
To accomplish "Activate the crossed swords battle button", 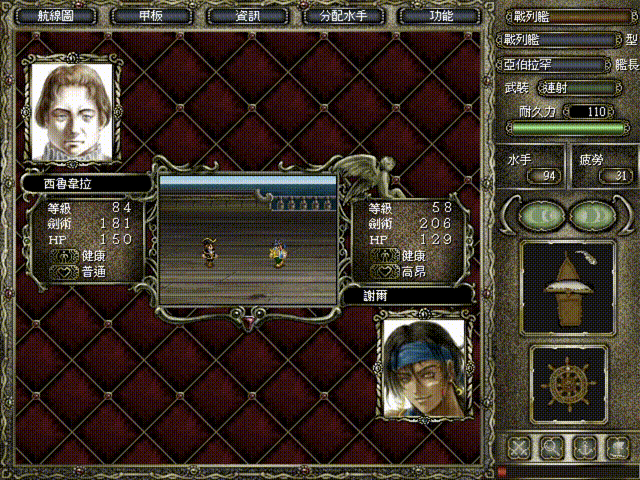I will coord(518,447).
